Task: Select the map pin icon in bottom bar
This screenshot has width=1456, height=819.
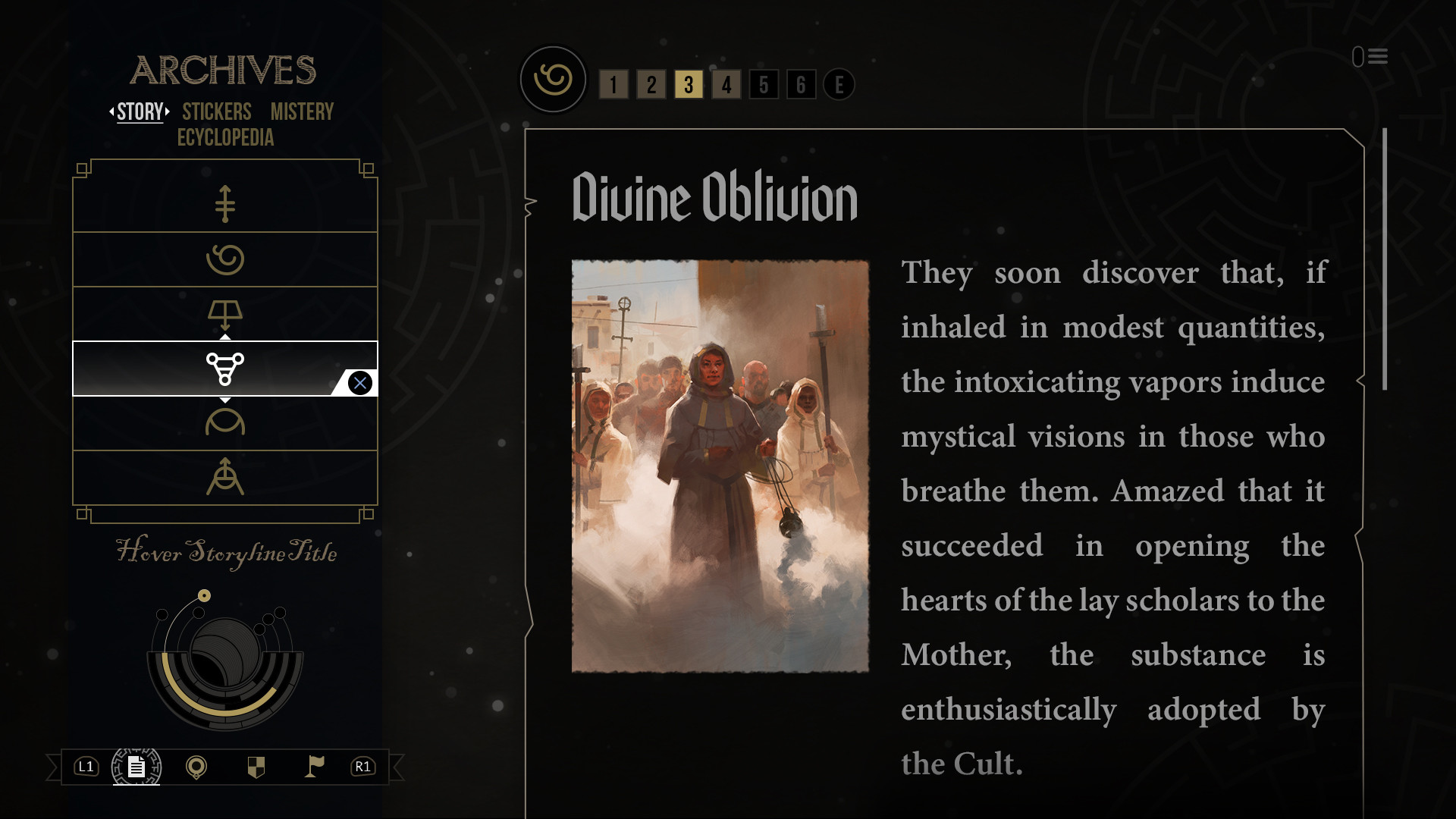Action: click(198, 767)
